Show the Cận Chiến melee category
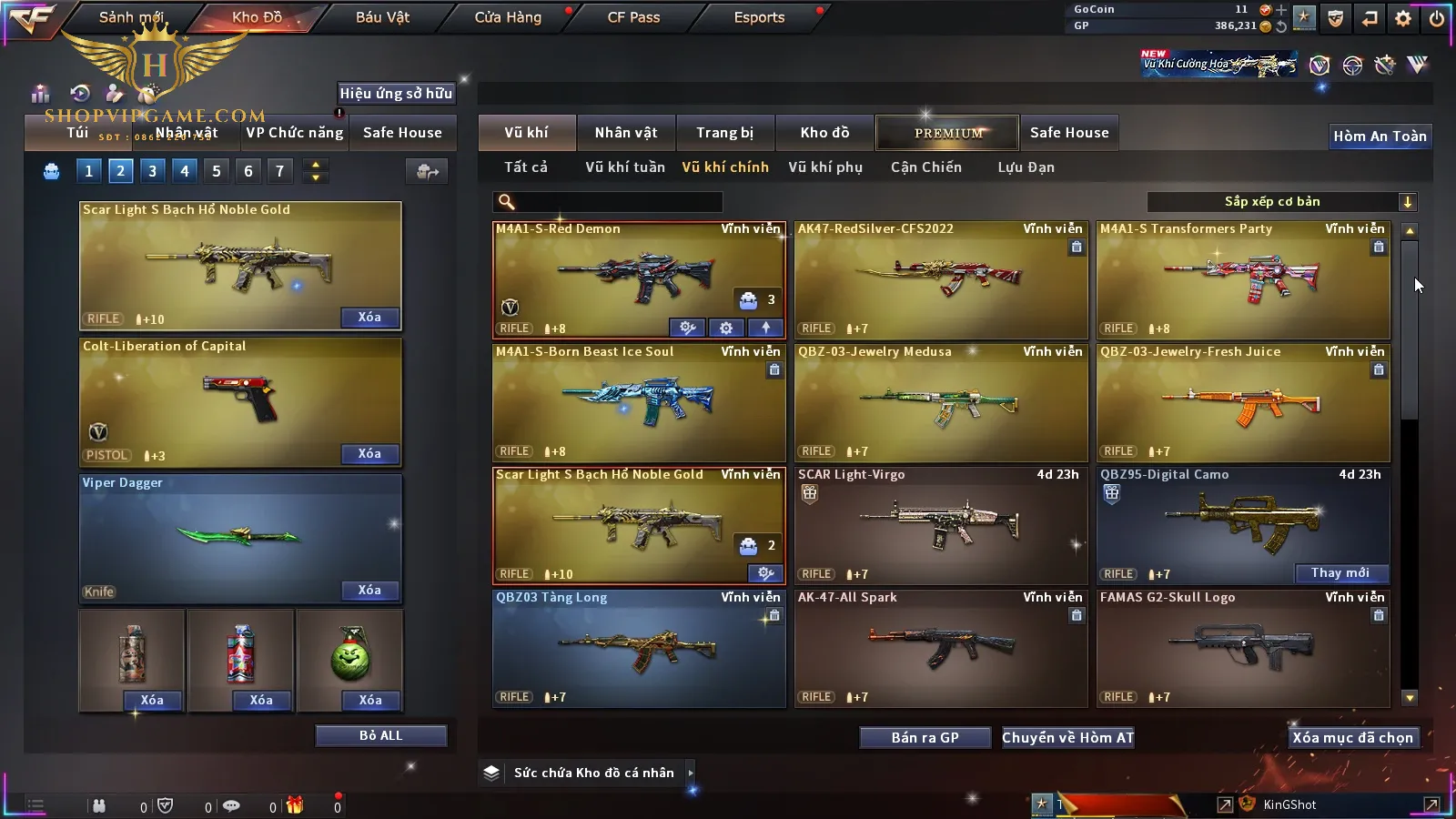Viewport: 1456px width, 819px height. (925, 167)
